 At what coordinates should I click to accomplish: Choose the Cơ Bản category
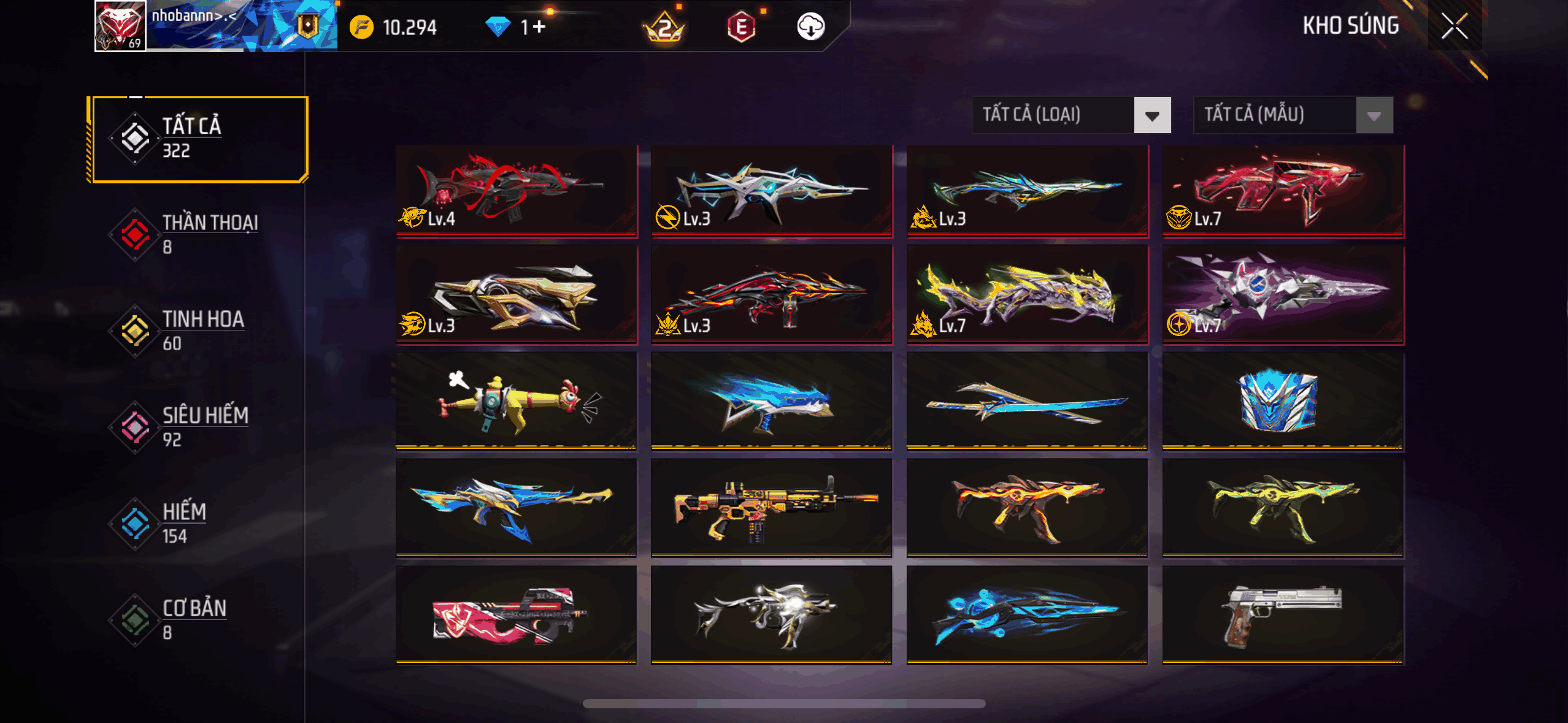pos(198,619)
